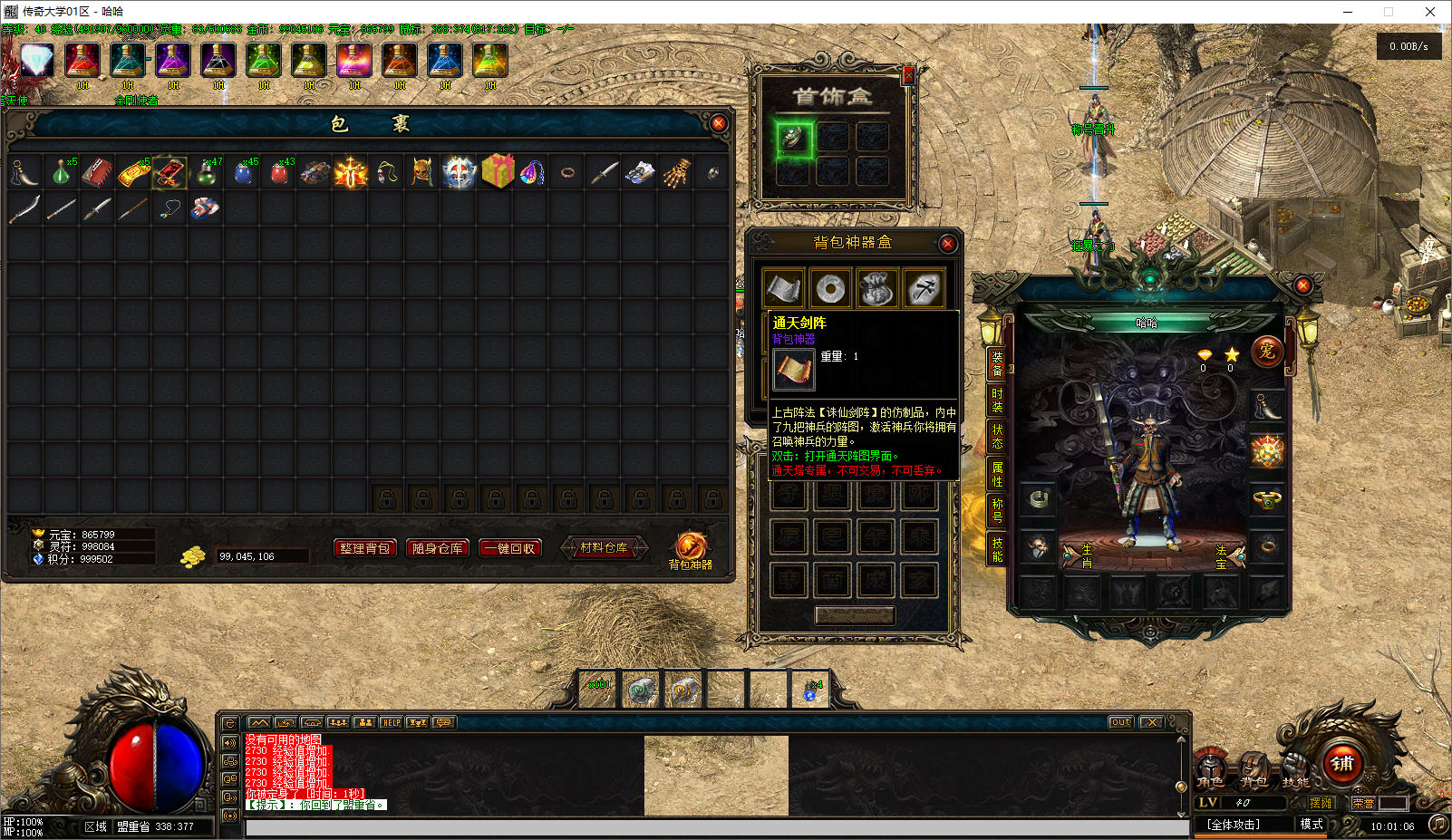Open the round 铺 shop button
Image resolution: width=1452 pixels, height=840 pixels.
[1342, 763]
